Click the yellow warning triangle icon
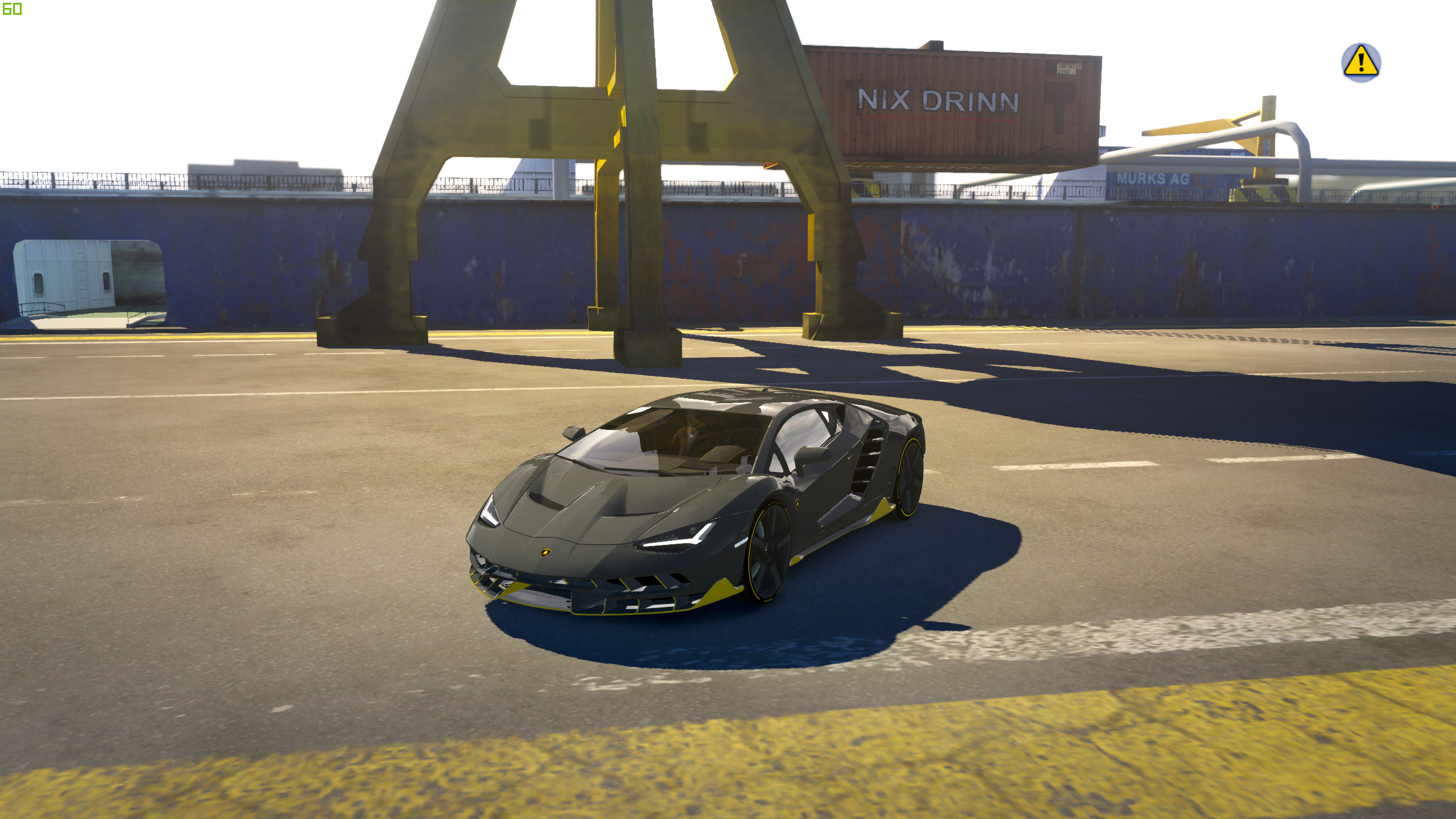This screenshot has height=819, width=1456. click(x=1360, y=62)
